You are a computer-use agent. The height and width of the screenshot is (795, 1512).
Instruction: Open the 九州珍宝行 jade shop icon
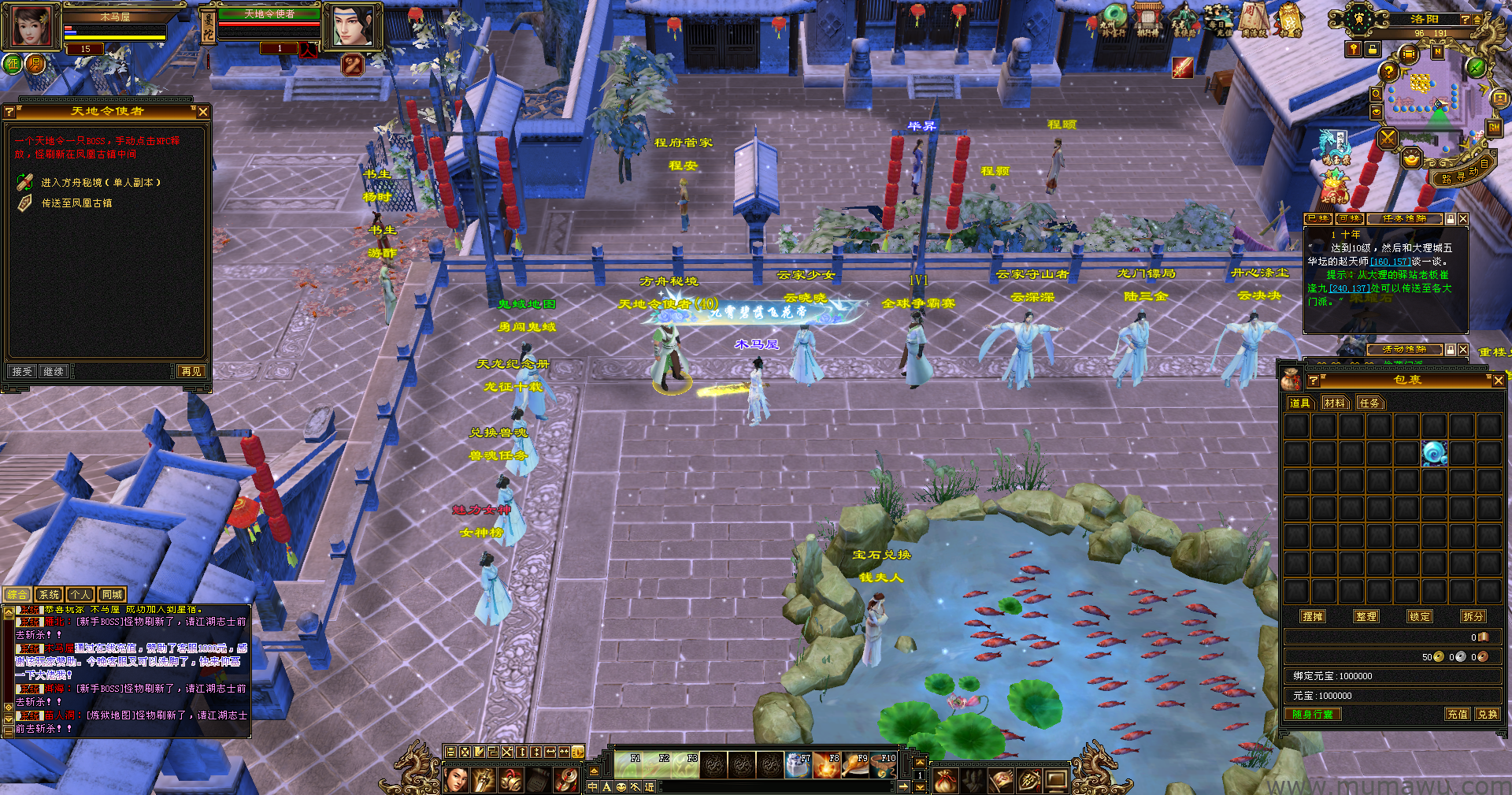tap(1114, 20)
